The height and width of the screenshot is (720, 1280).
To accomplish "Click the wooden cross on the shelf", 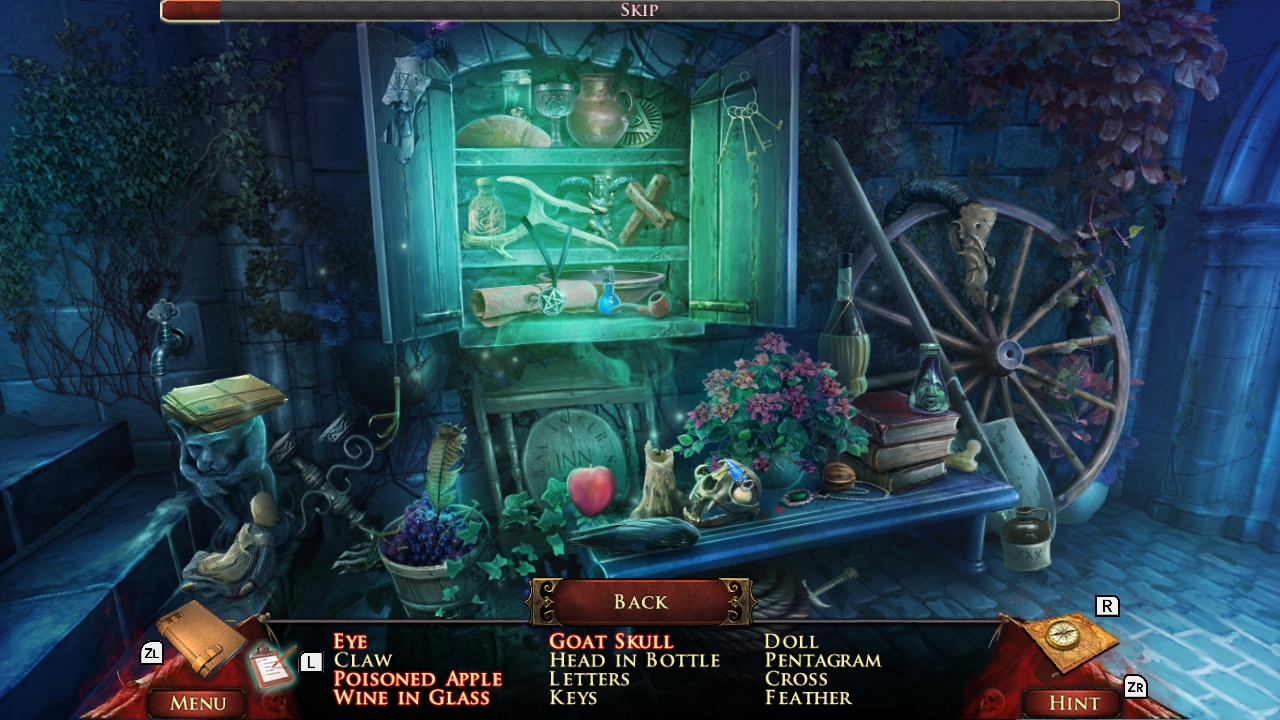I will (650, 205).
